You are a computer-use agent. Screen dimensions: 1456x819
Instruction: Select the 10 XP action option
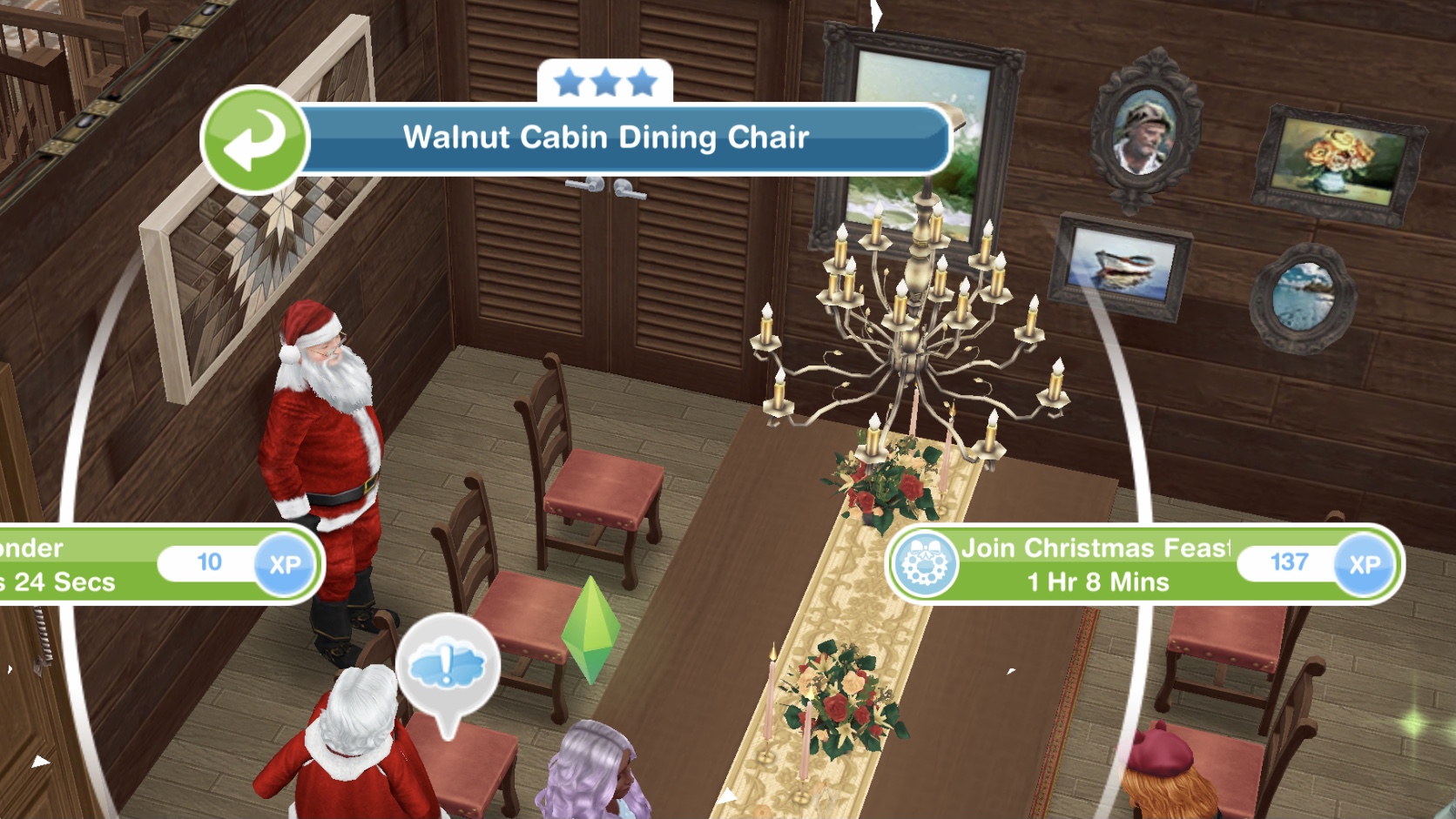157,564
